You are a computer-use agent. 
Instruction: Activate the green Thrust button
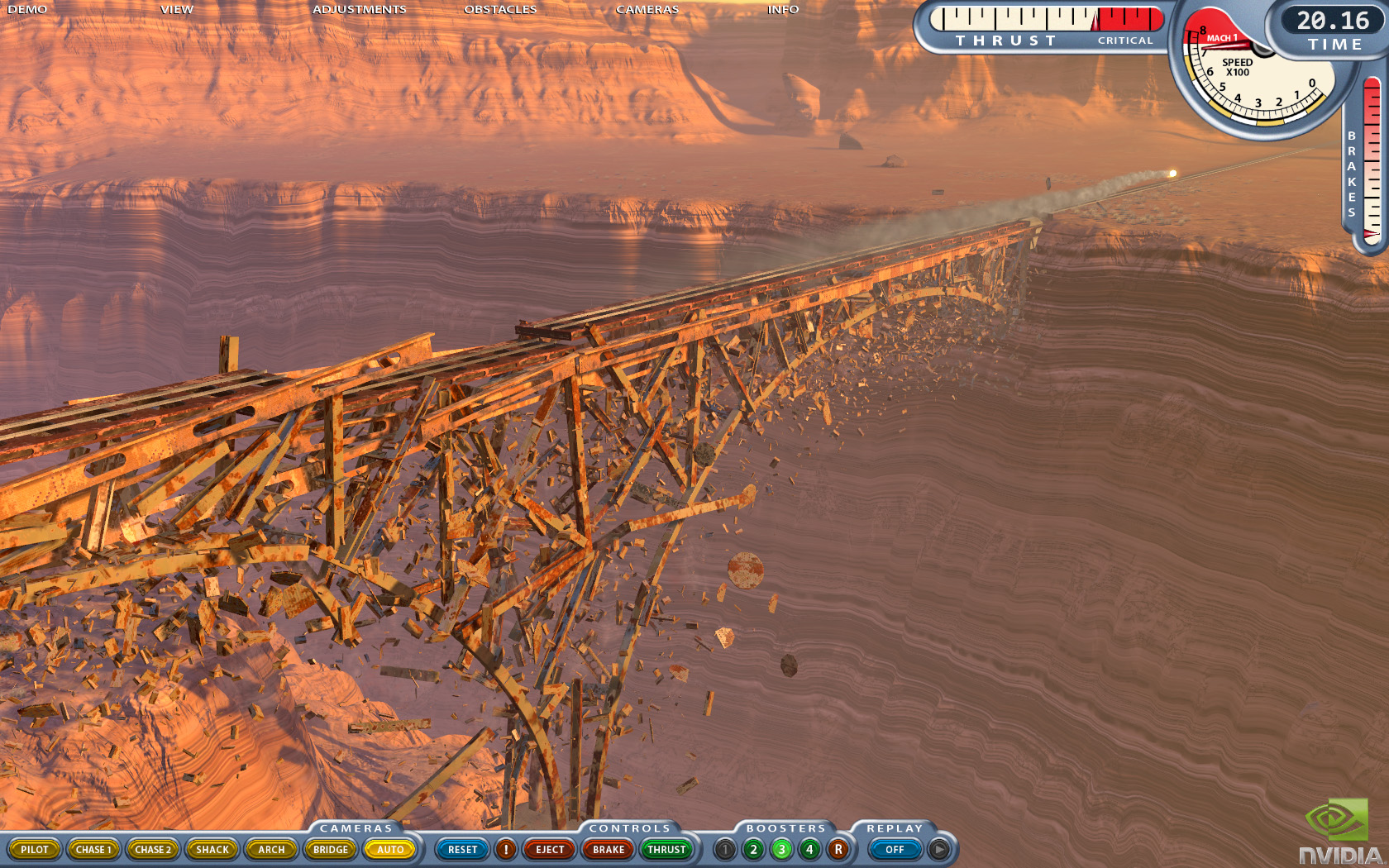point(667,849)
